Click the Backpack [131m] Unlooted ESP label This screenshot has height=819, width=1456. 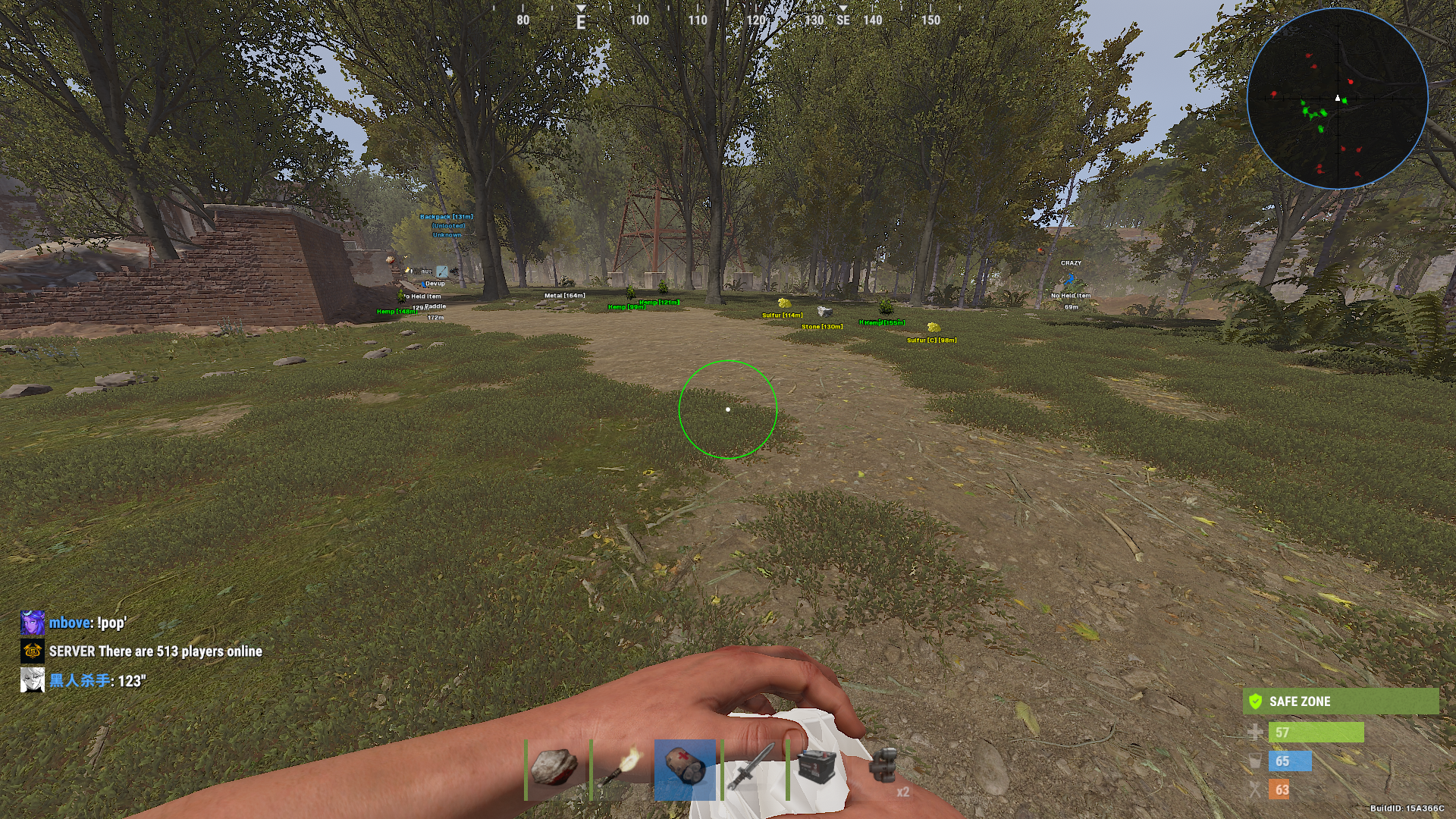[446, 216]
